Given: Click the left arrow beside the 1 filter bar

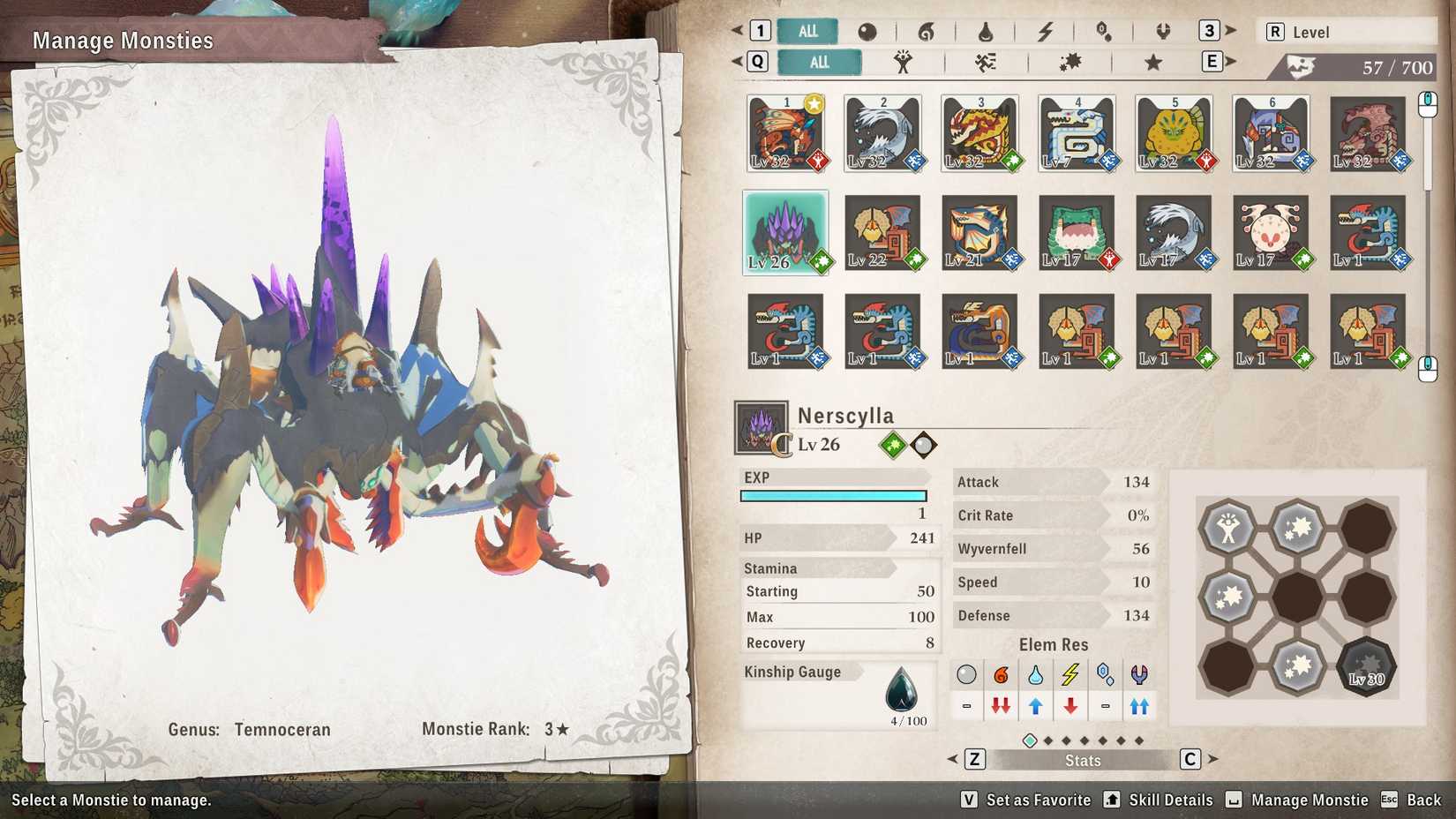Looking at the screenshot, I should pos(738,31).
